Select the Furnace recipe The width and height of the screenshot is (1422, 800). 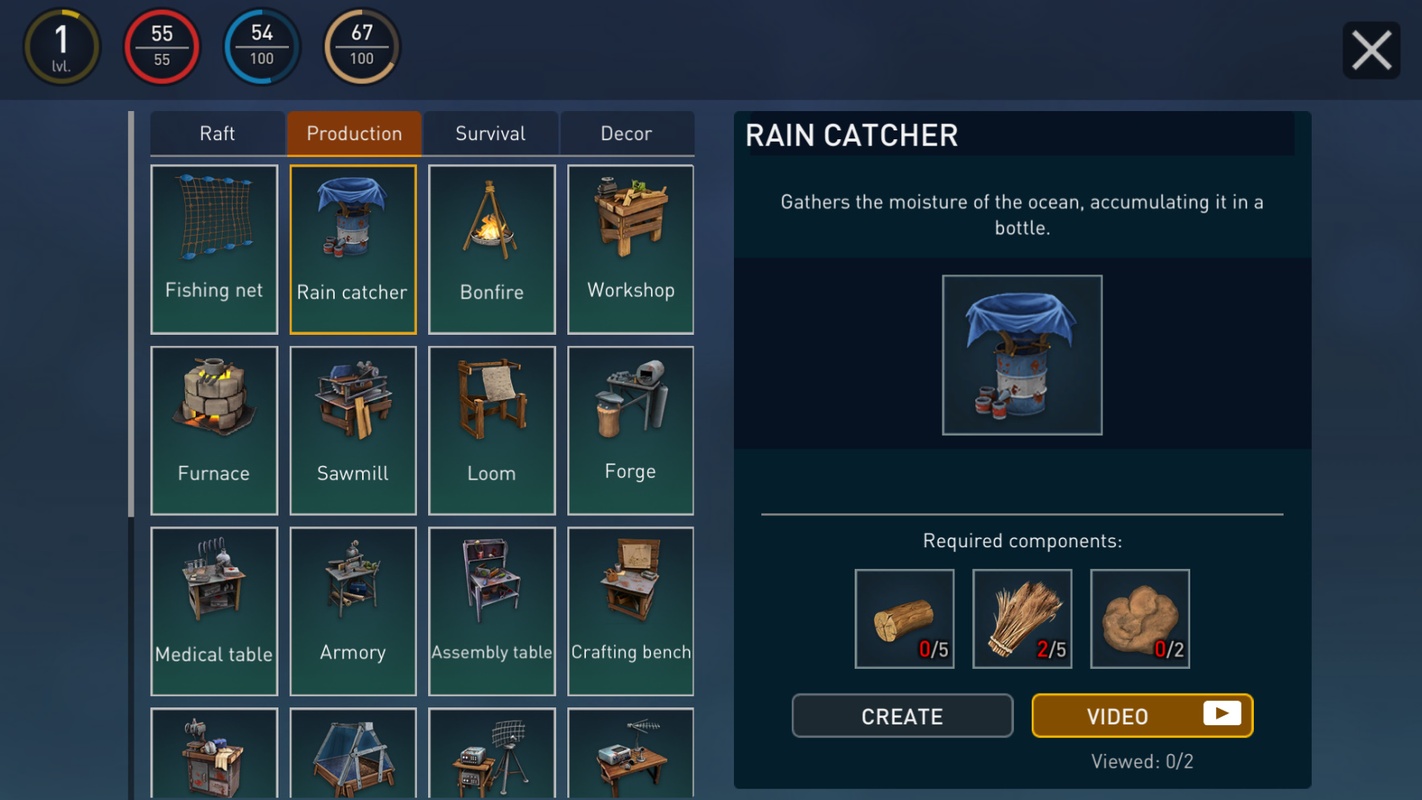214,430
